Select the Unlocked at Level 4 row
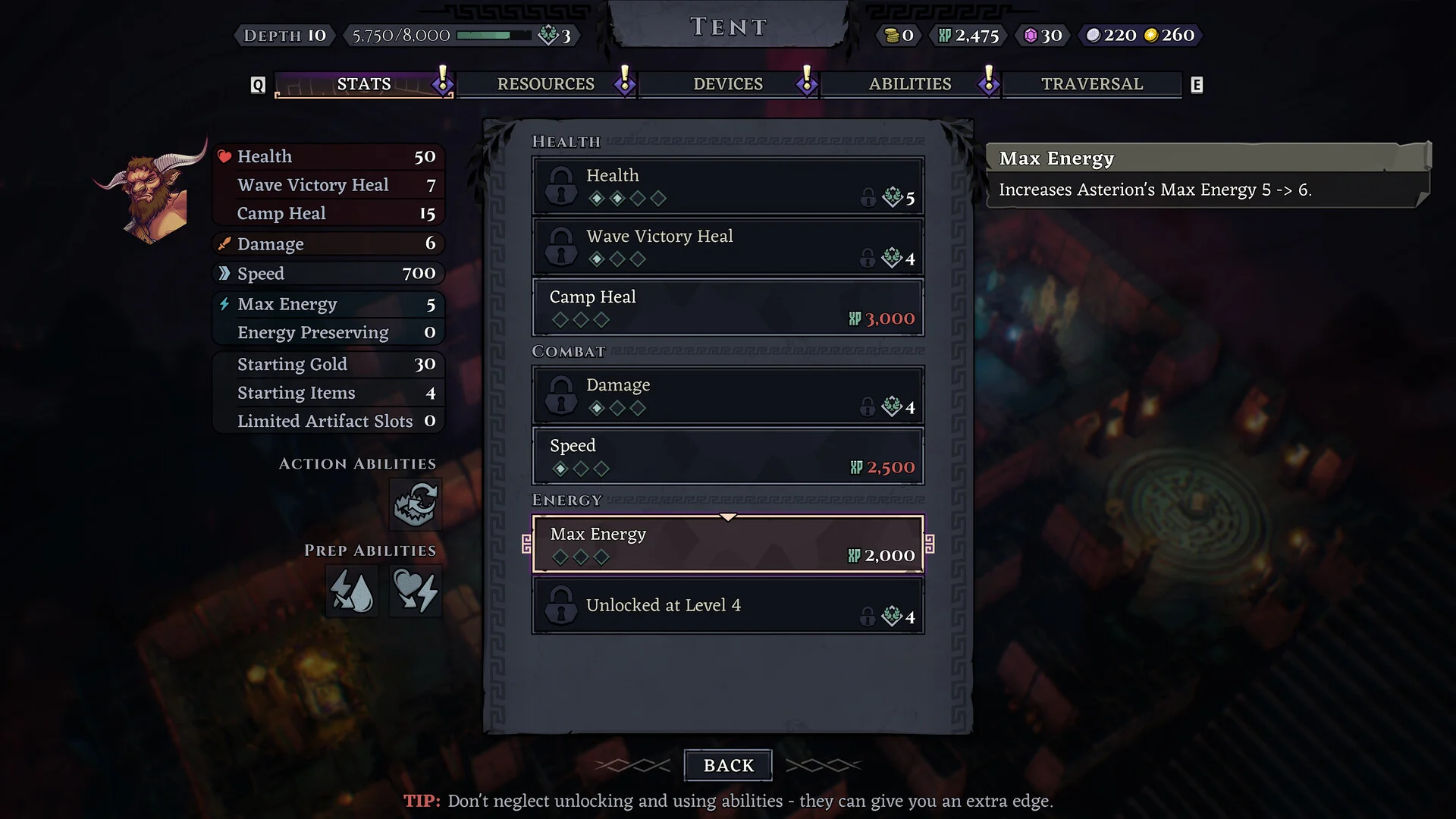The width and height of the screenshot is (1456, 819). (727, 605)
